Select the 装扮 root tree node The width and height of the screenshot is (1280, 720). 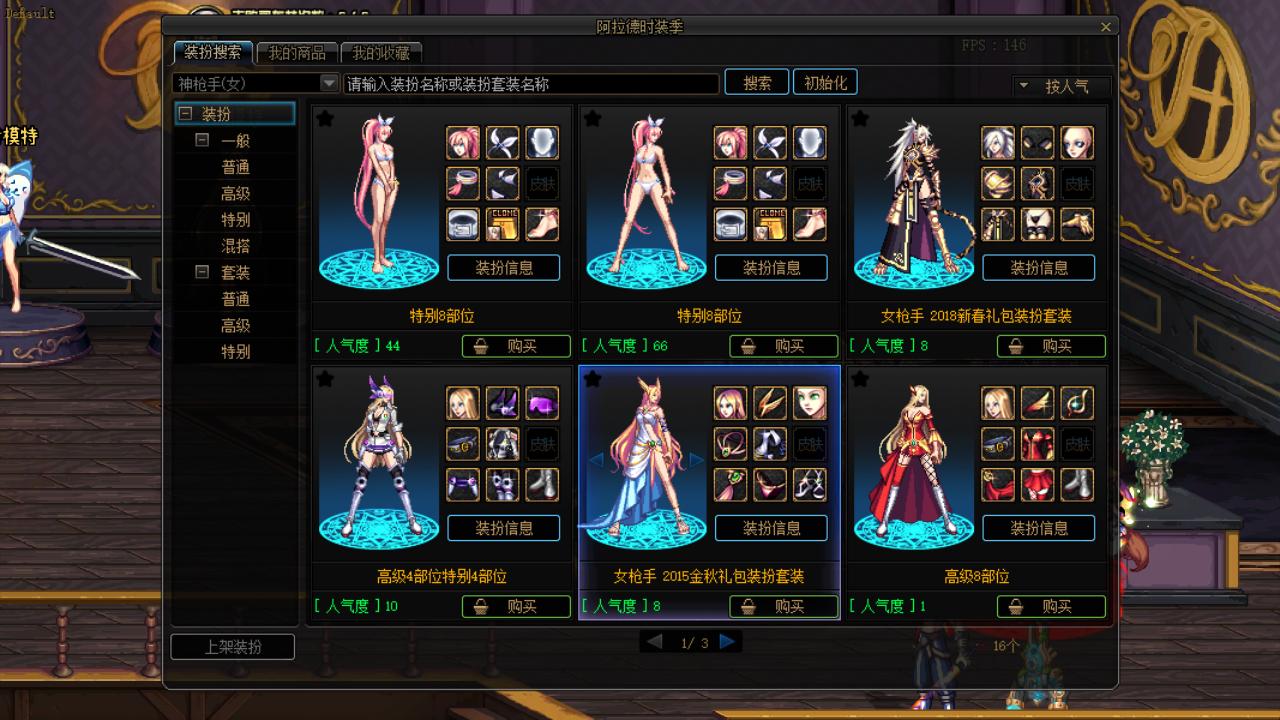click(216, 114)
